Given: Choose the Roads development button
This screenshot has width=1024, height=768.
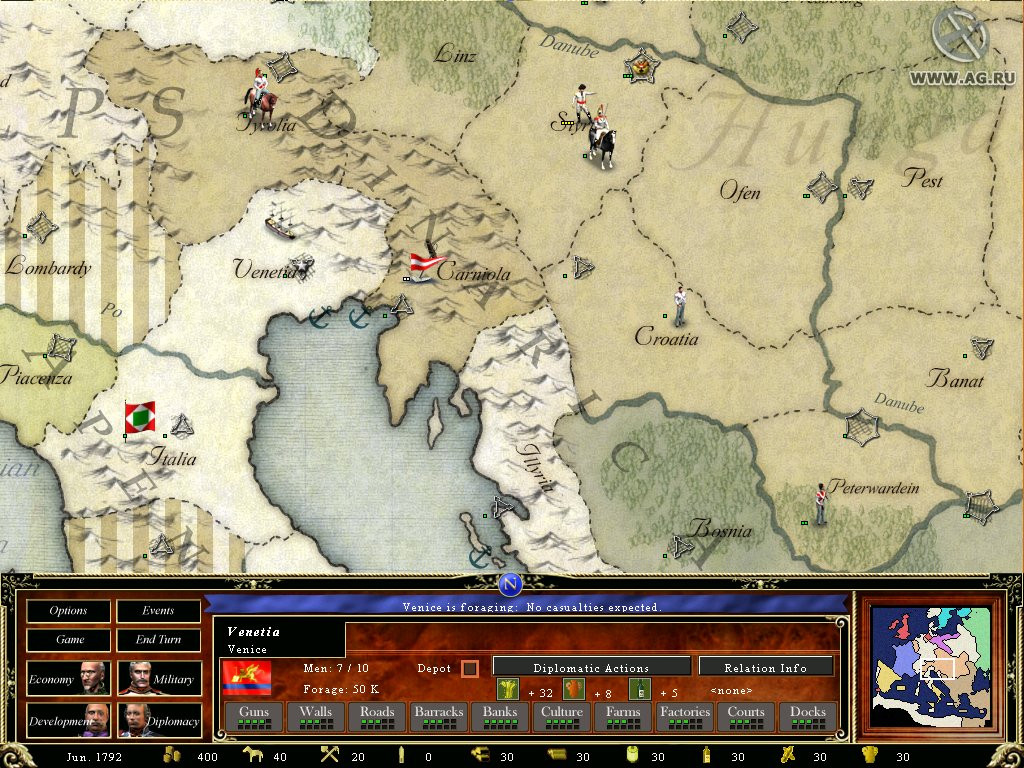Looking at the screenshot, I should point(377,716).
